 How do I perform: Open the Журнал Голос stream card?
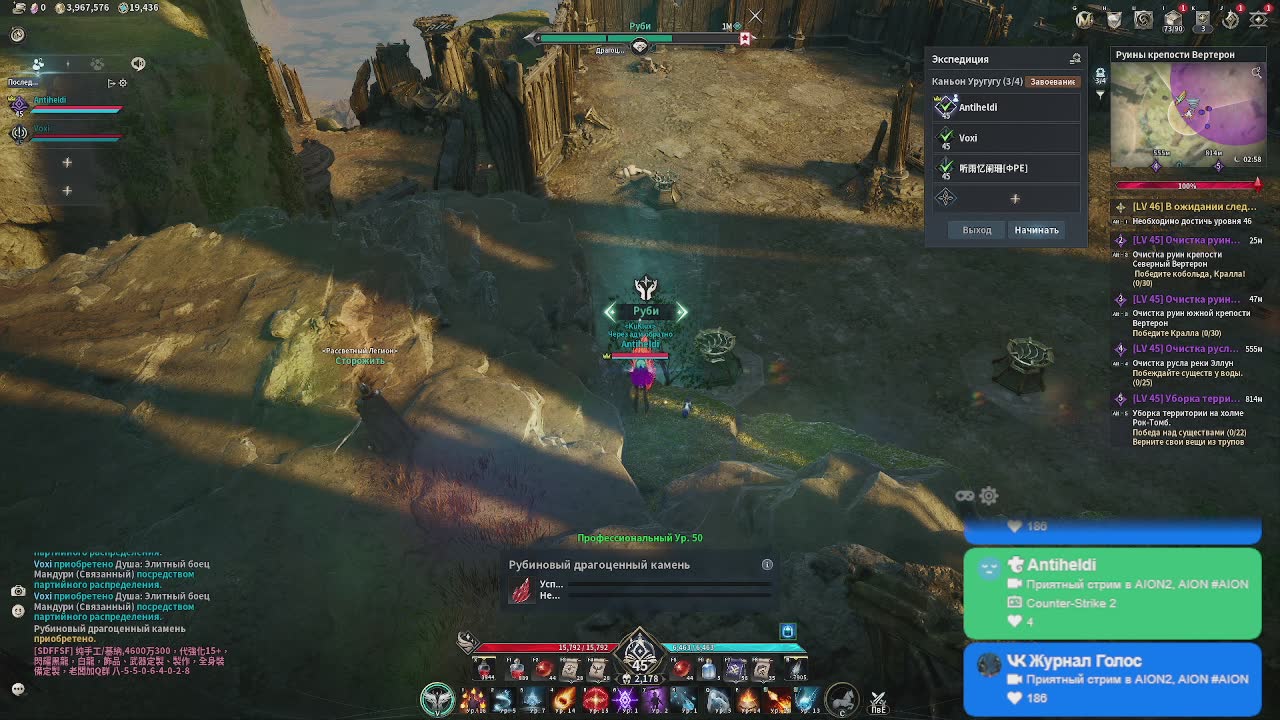click(1112, 679)
